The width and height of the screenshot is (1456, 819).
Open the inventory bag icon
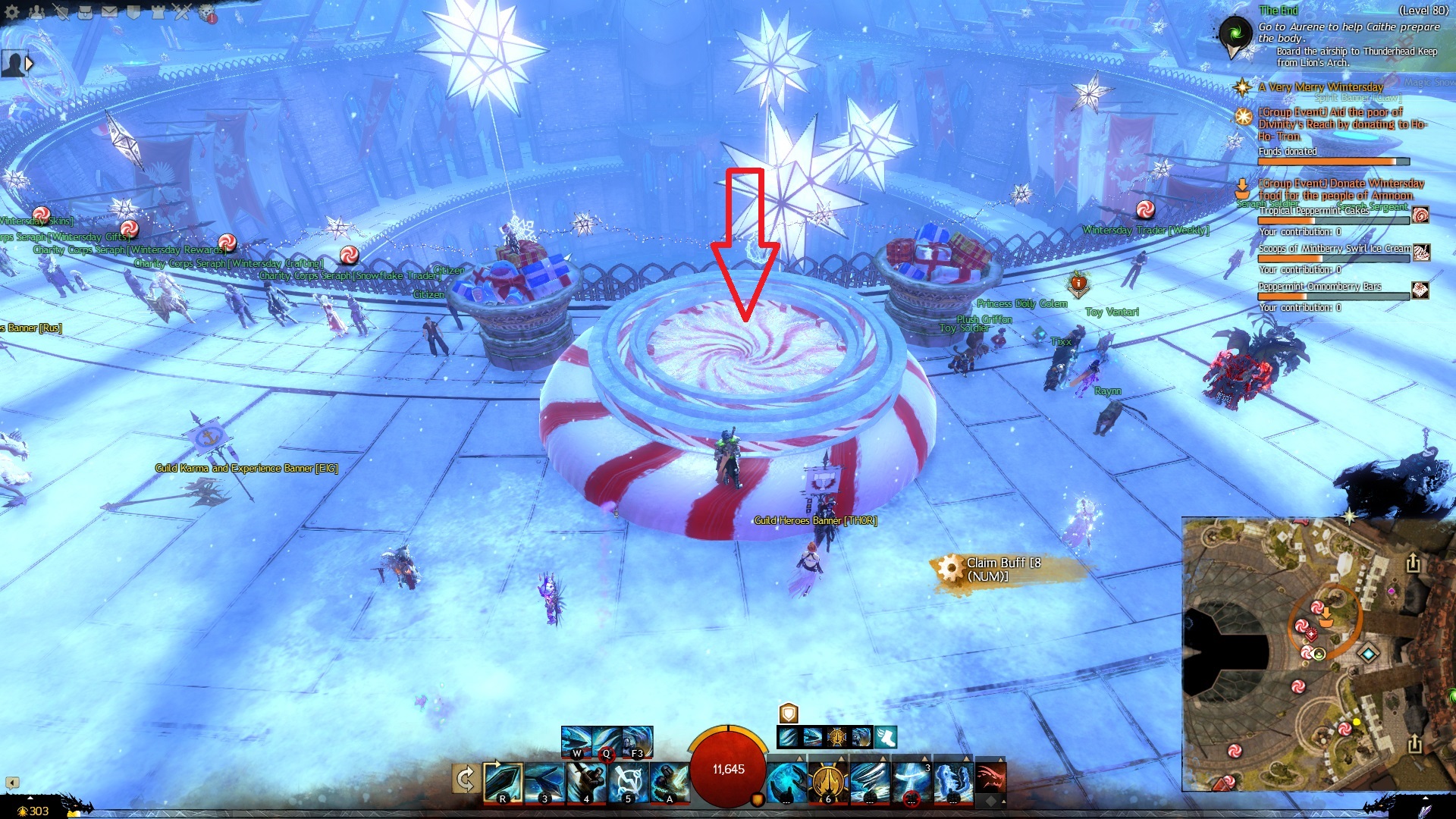85,12
